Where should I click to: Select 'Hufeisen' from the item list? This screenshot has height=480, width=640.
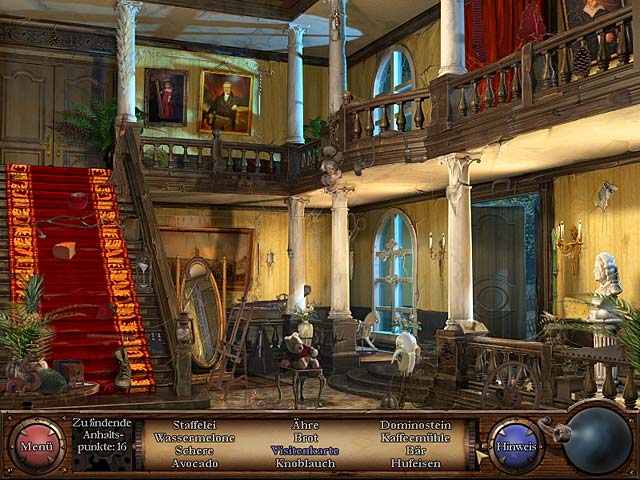point(415,464)
